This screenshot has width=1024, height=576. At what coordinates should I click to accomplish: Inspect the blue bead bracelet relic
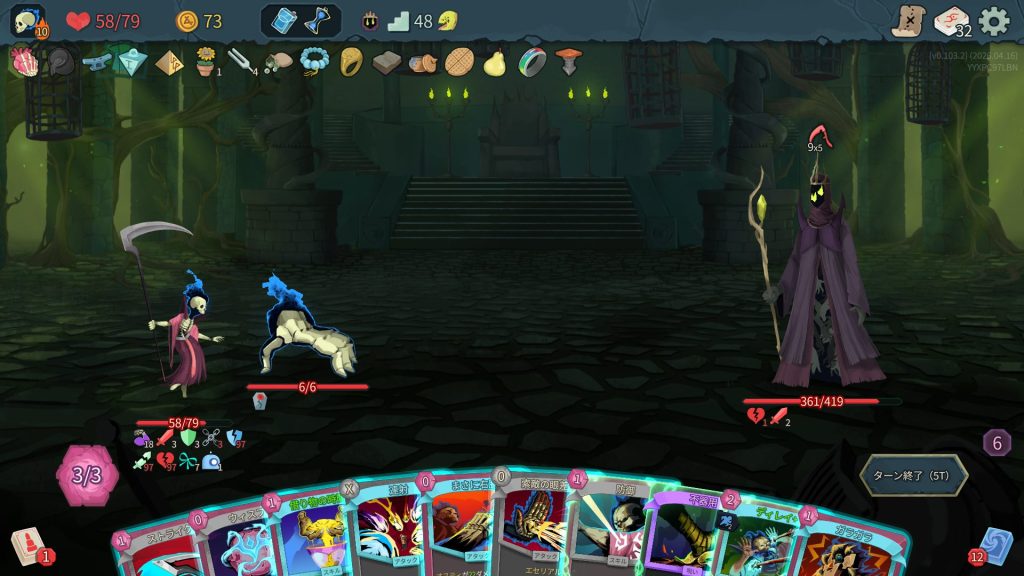[x=314, y=62]
